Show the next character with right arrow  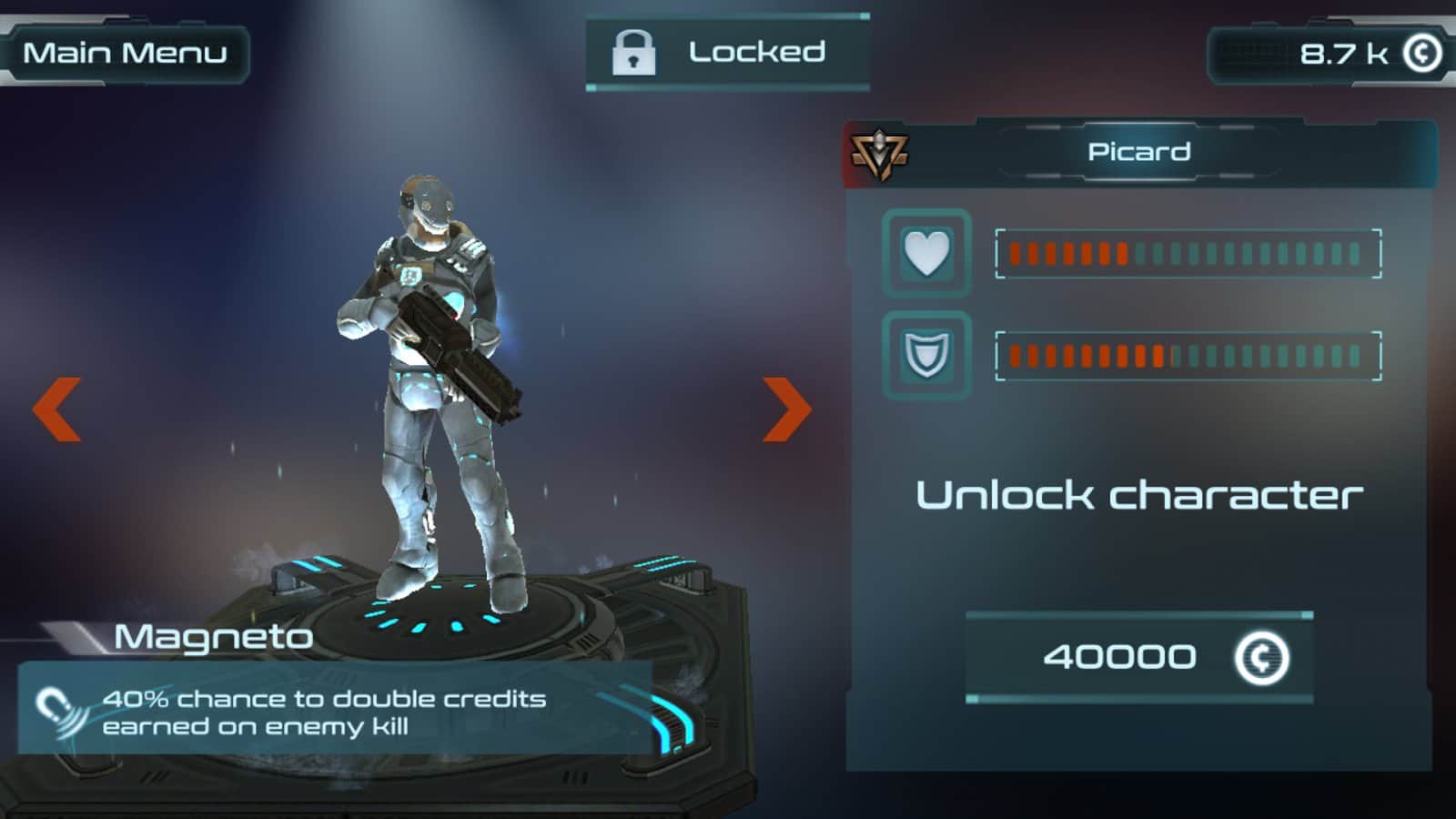(786, 409)
